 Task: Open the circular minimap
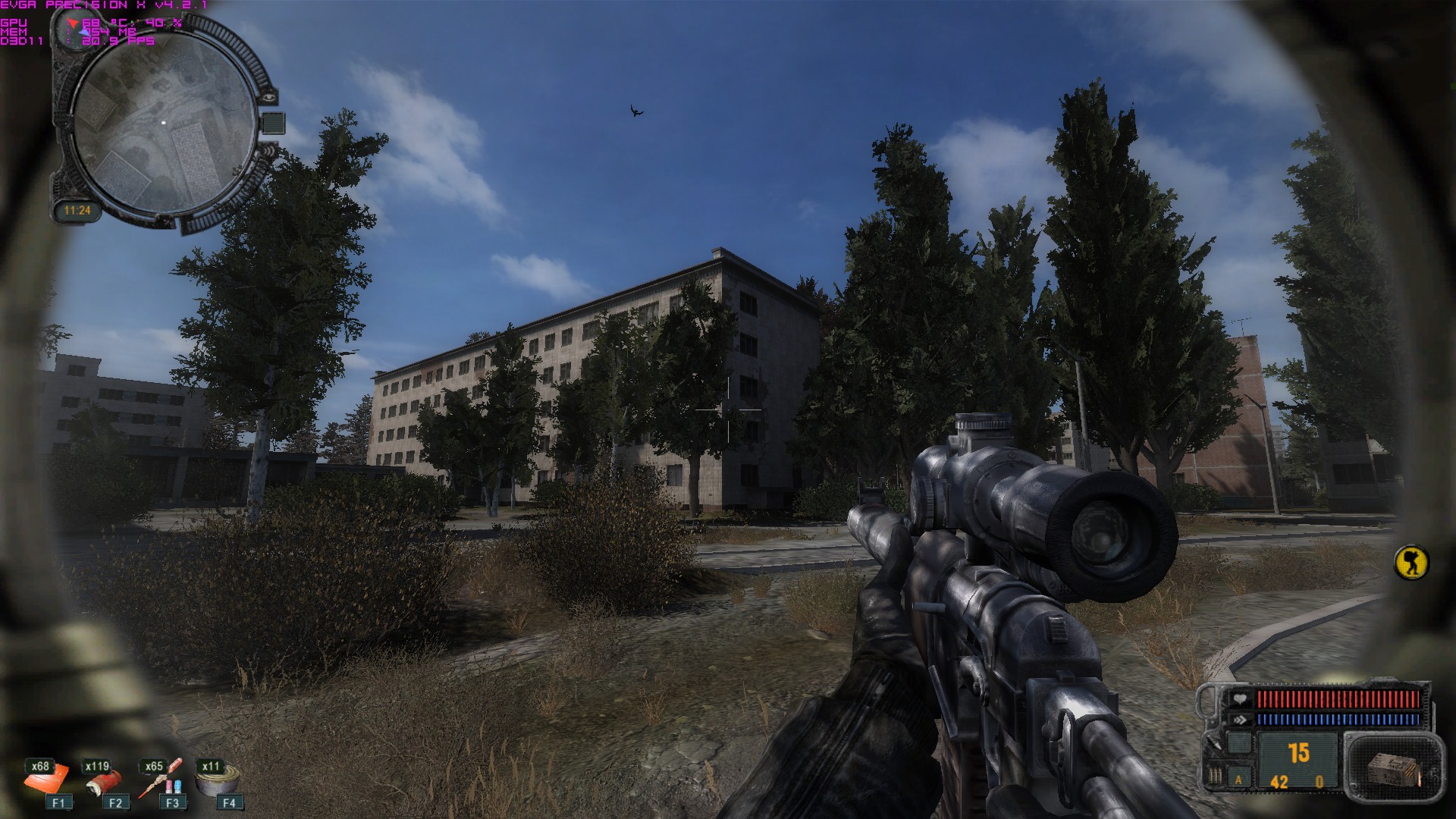click(x=165, y=123)
